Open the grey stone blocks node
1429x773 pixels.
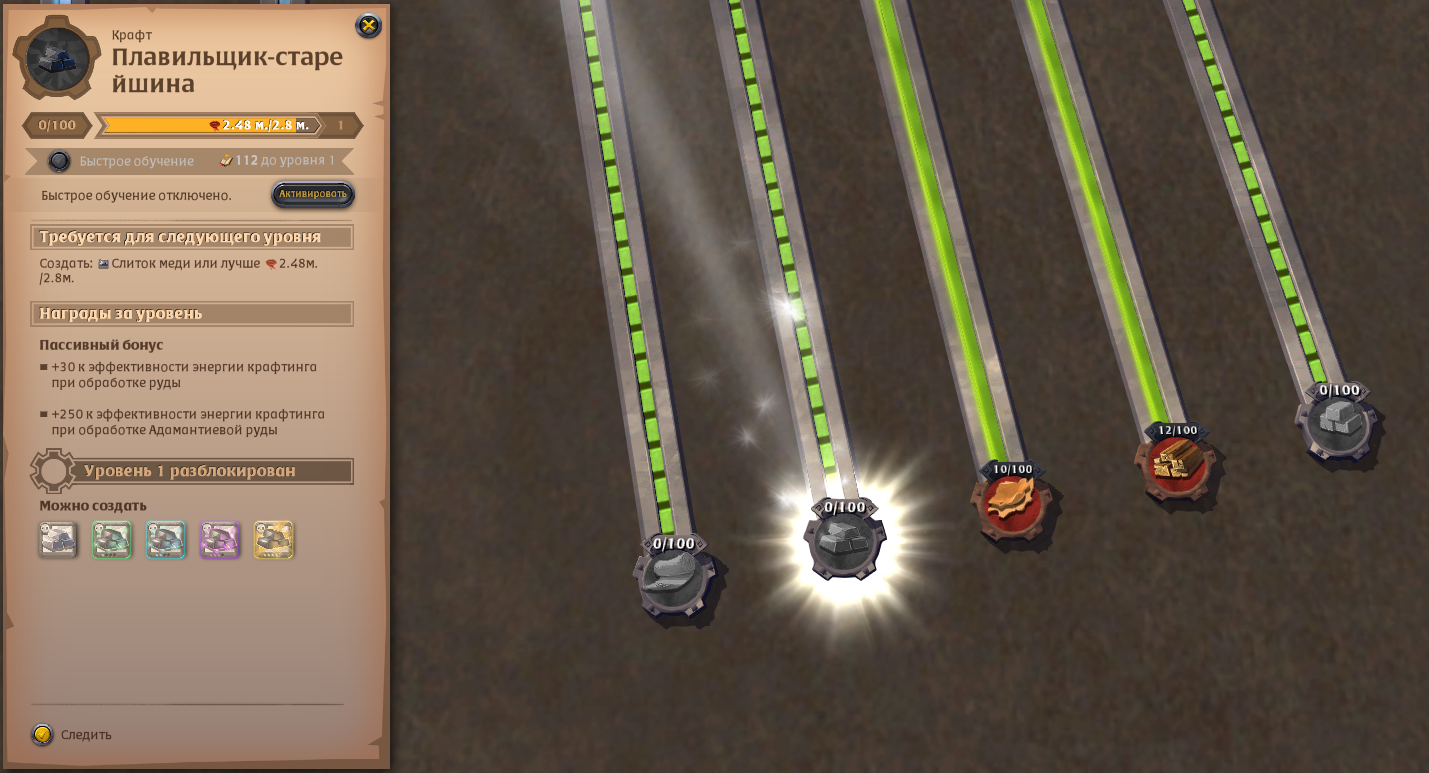coord(1337,424)
